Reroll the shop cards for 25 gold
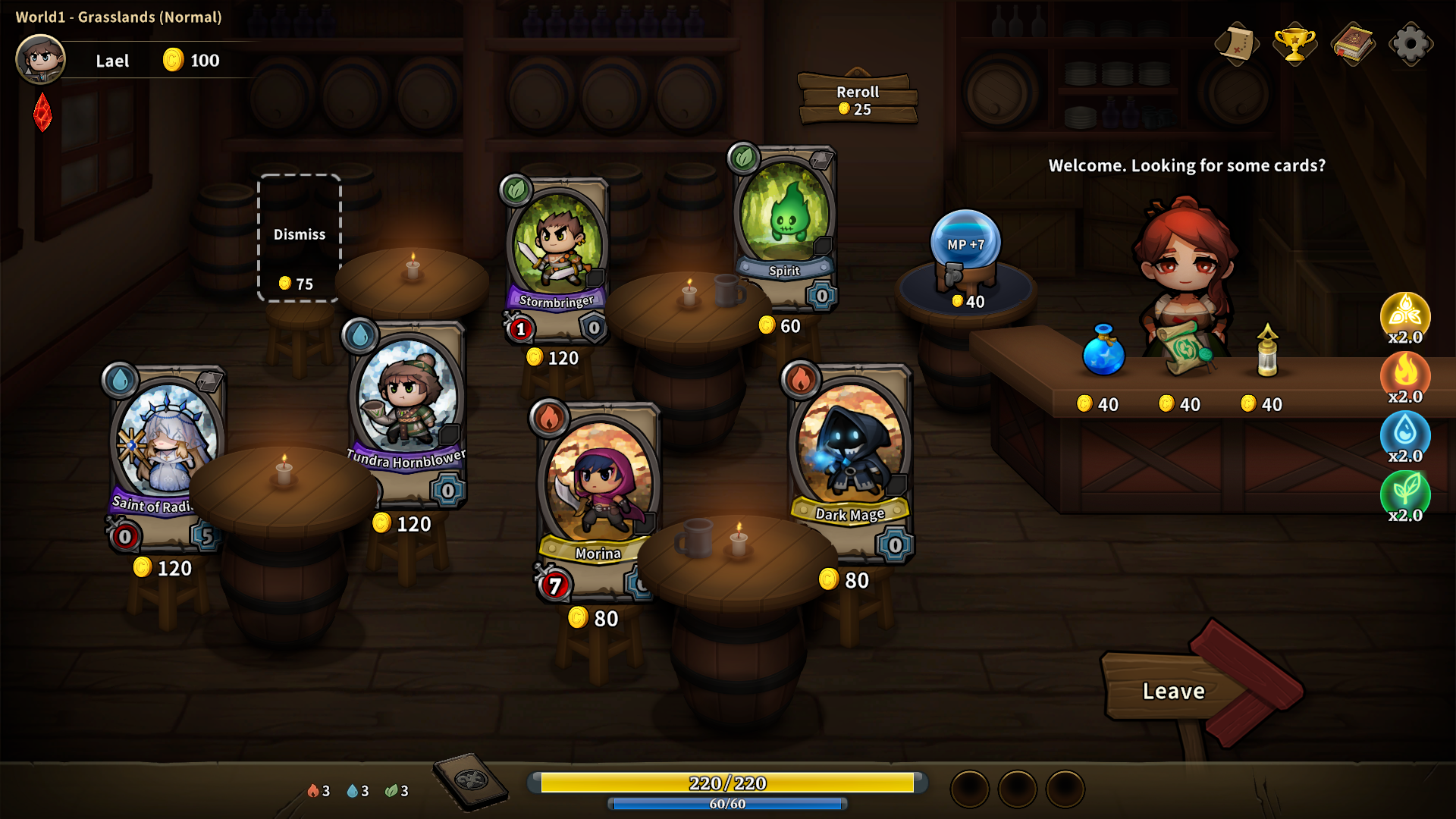The height and width of the screenshot is (819, 1456). (858, 99)
